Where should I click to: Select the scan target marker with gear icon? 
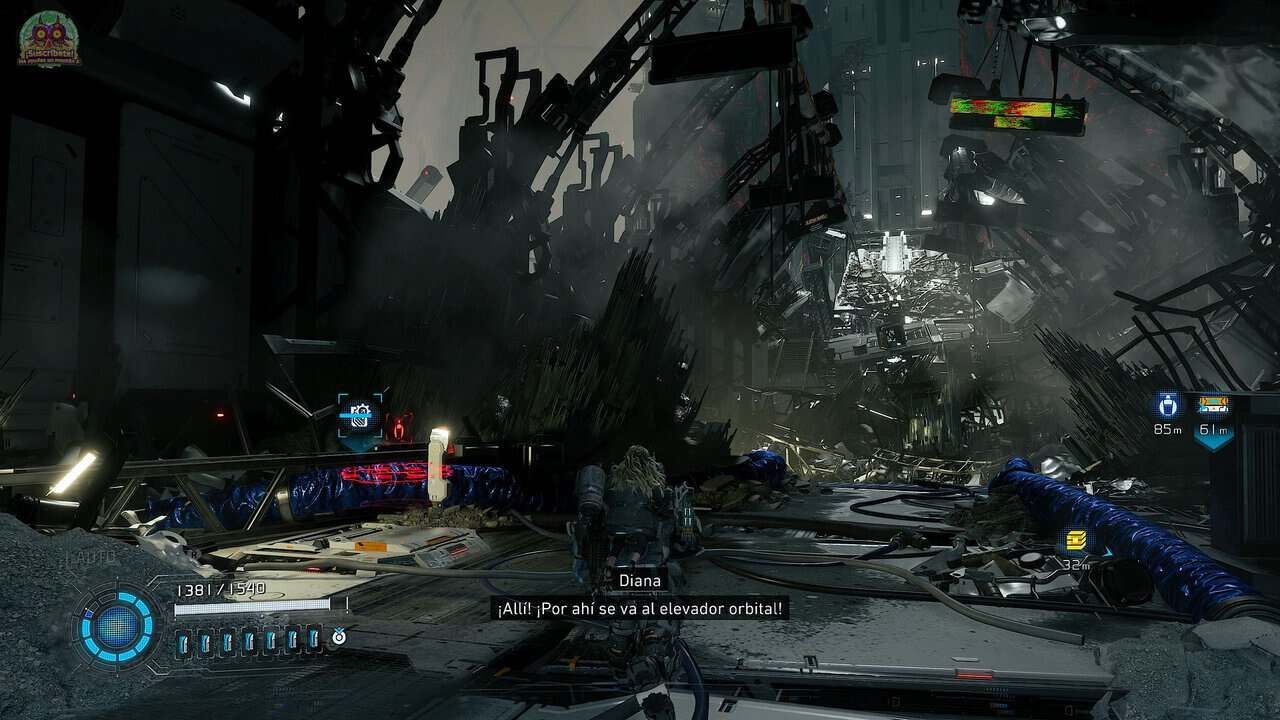point(359,413)
